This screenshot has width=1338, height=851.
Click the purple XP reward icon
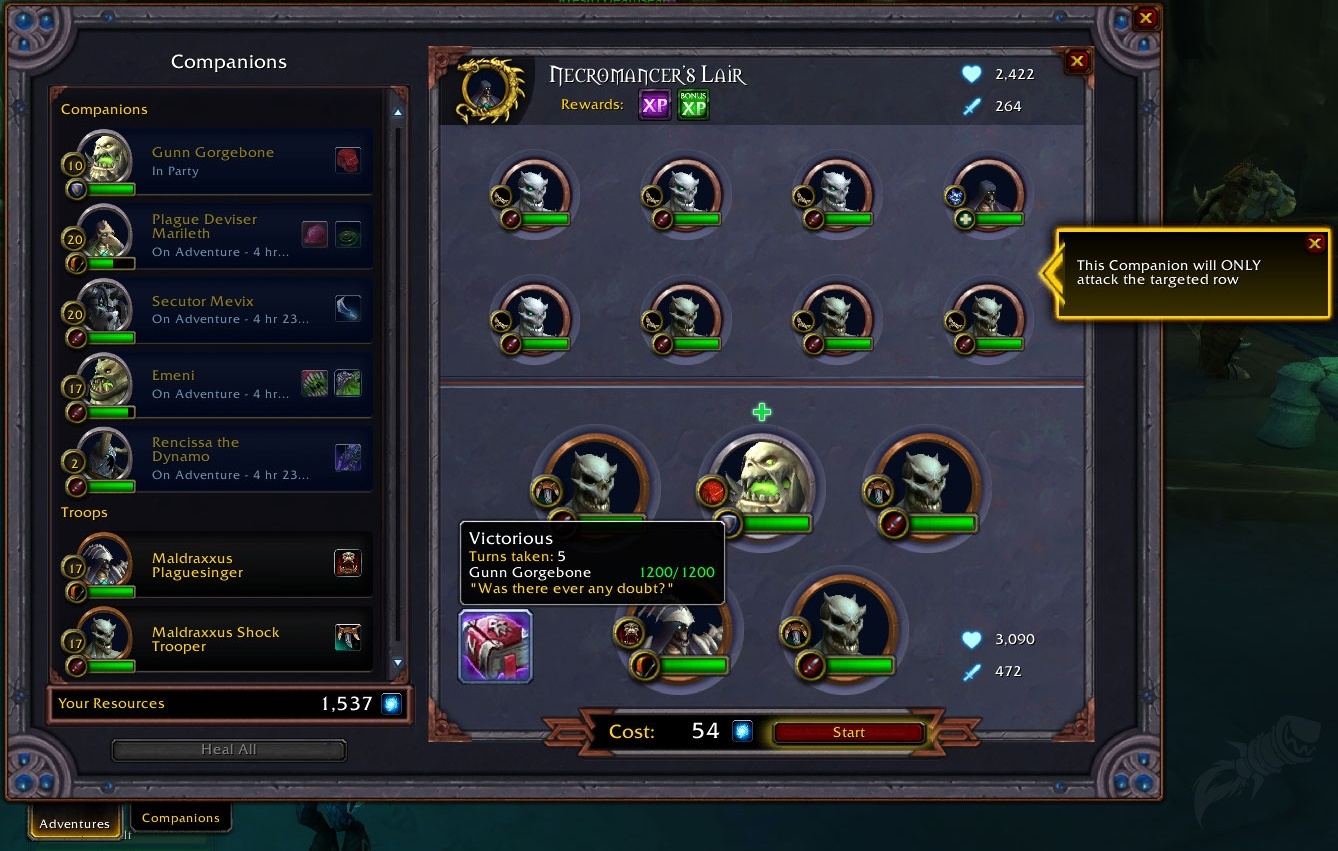click(x=654, y=105)
